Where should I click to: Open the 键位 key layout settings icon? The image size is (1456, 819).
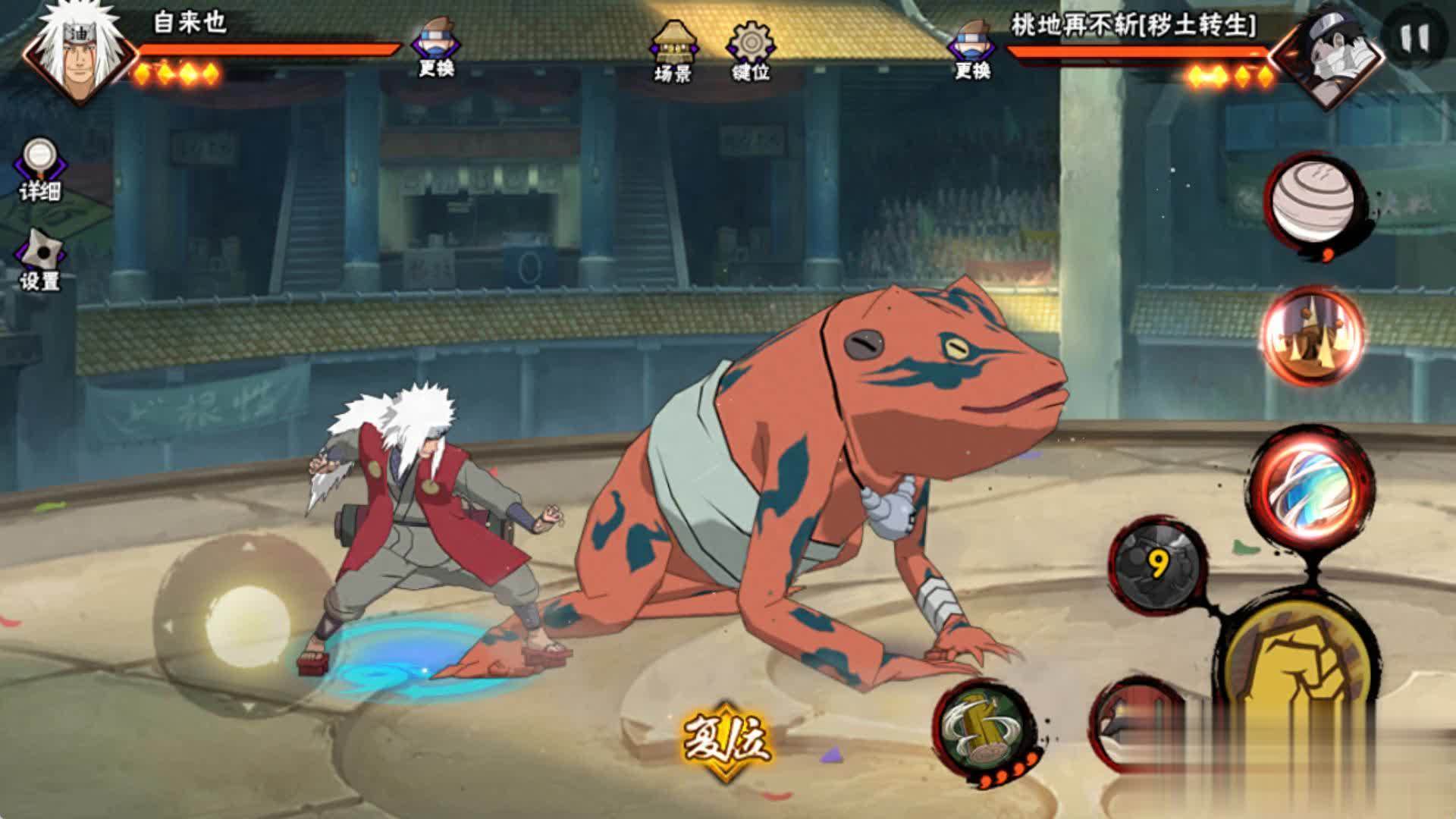(x=752, y=47)
